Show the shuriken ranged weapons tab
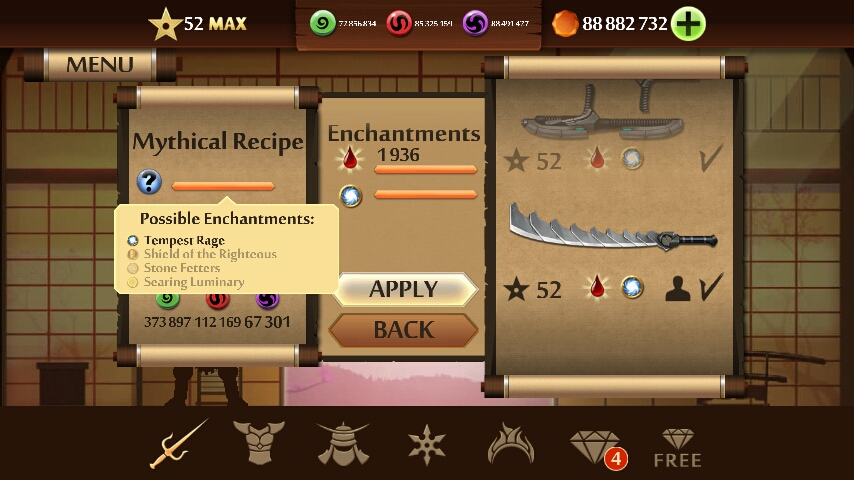Image resolution: width=854 pixels, height=480 pixels. 427,443
